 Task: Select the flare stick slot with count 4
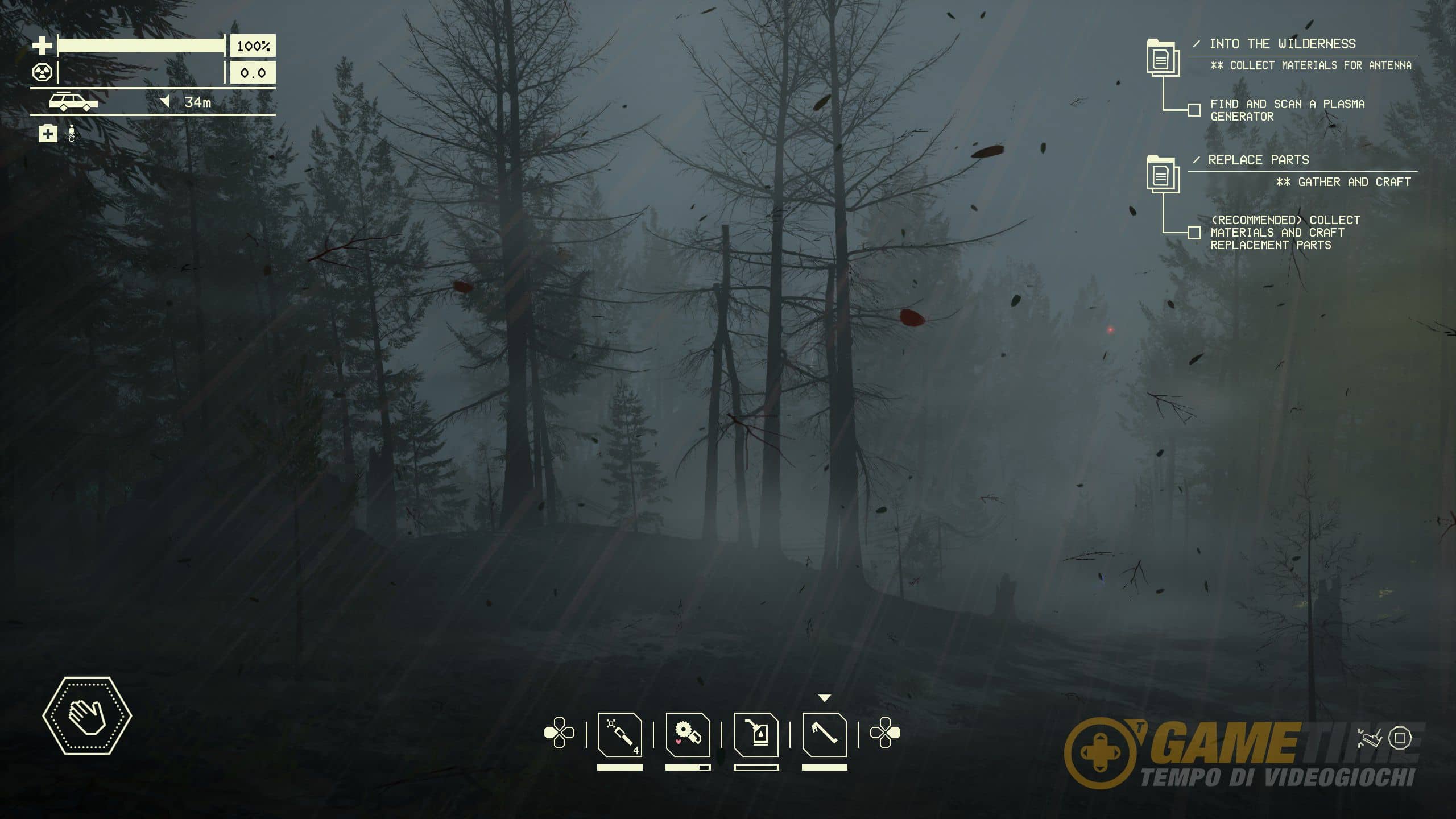620,734
